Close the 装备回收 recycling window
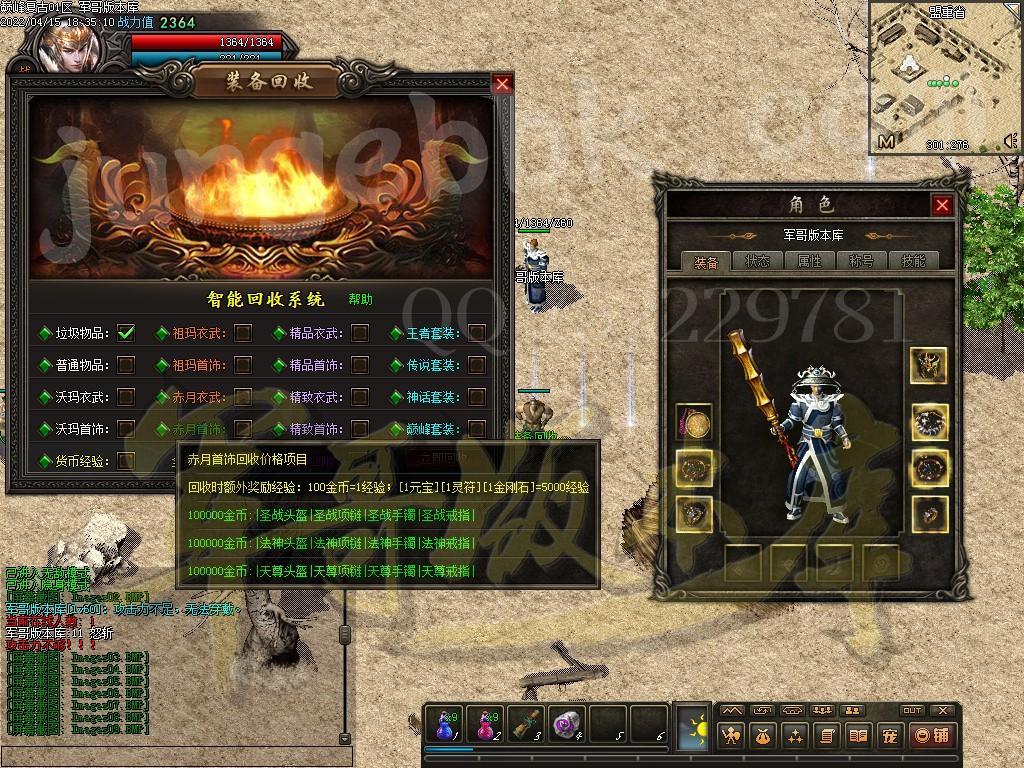This screenshot has width=1024, height=768. 502,85
